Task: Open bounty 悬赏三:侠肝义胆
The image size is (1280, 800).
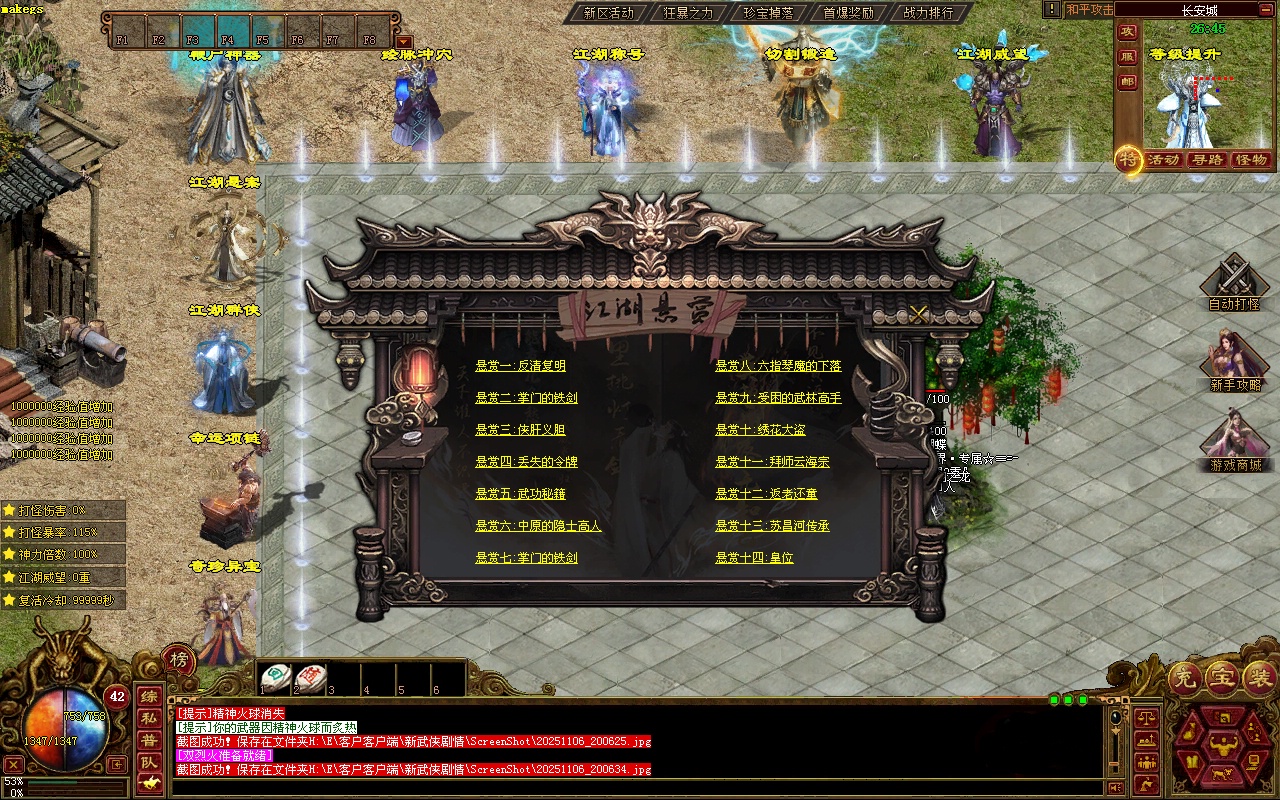Action: point(520,430)
